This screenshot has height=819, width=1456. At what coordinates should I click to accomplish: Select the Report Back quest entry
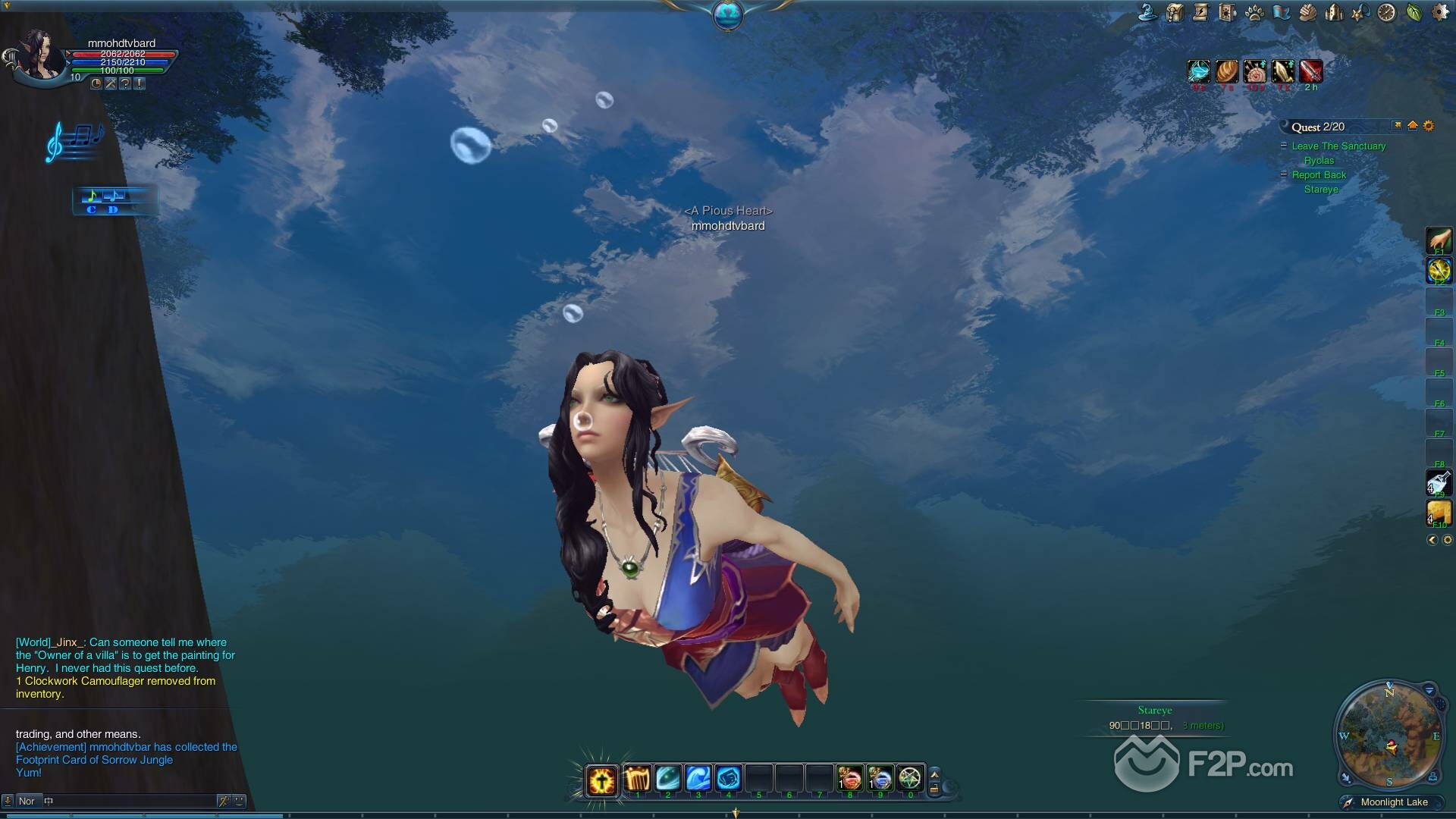click(1319, 174)
